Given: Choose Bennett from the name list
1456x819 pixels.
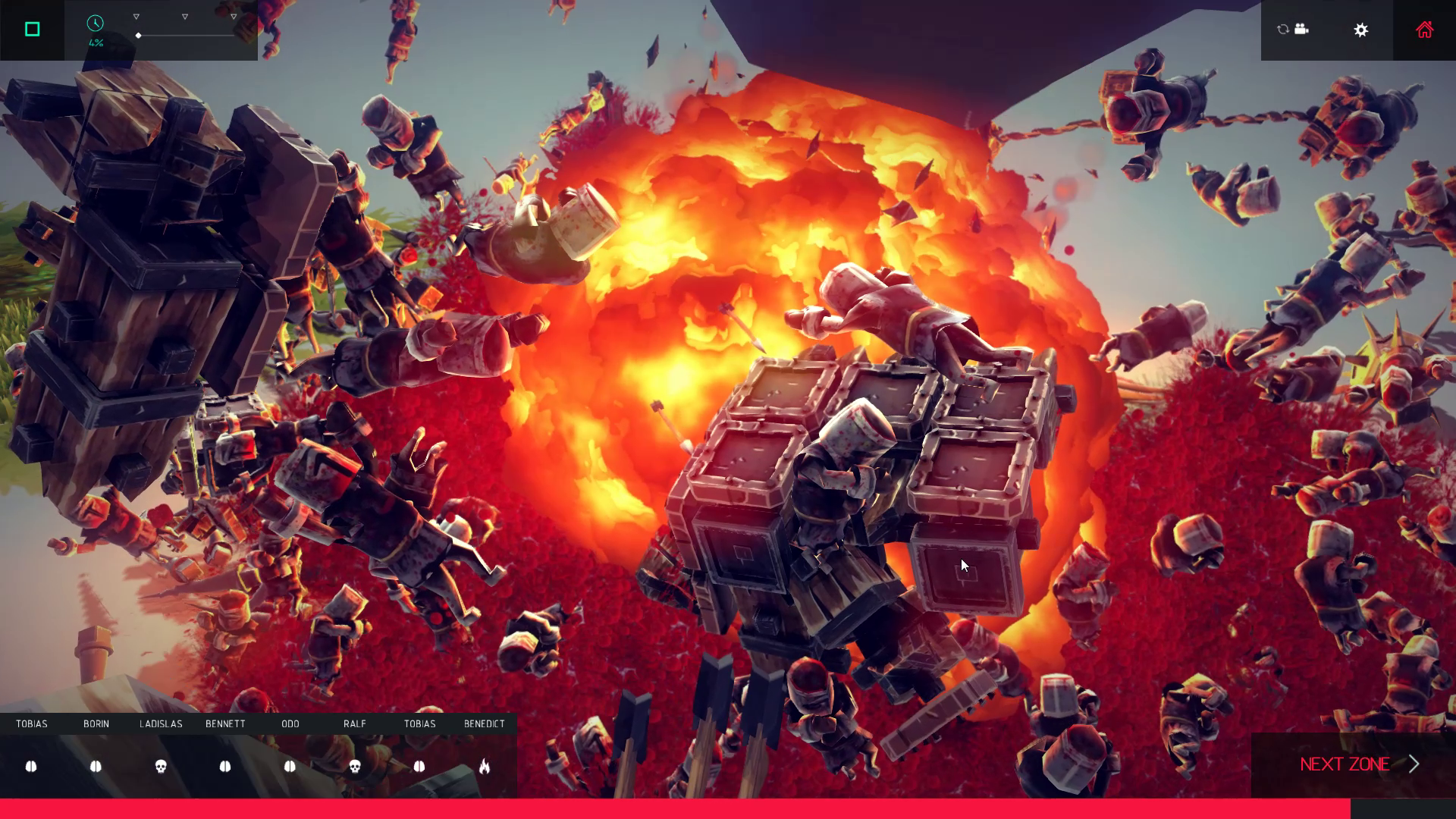Looking at the screenshot, I should pos(225,724).
